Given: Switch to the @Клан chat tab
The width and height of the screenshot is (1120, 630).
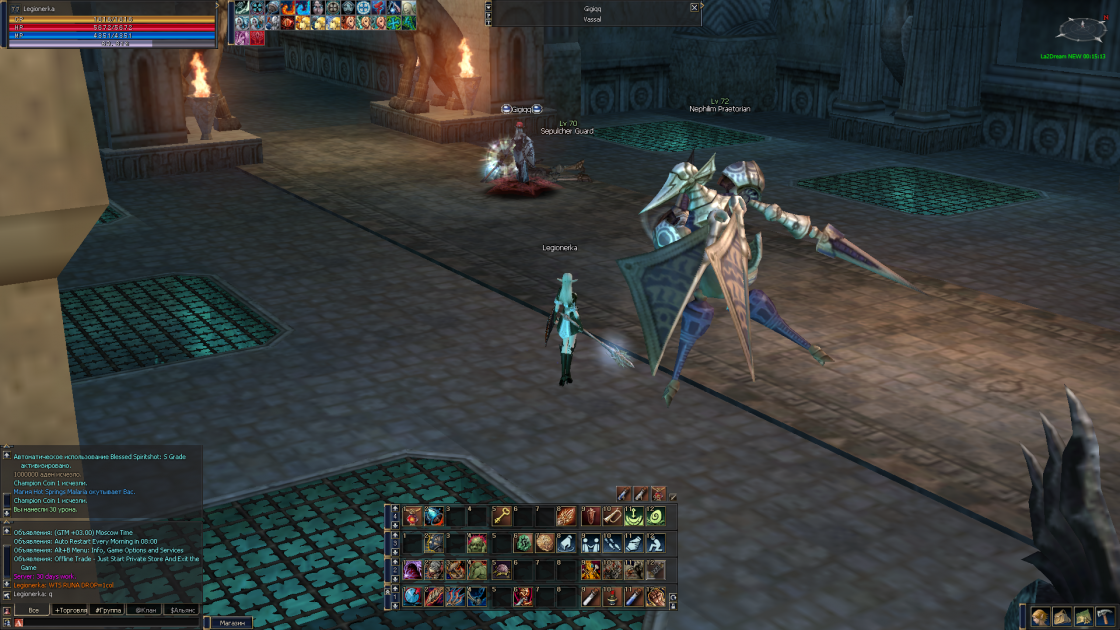Looking at the screenshot, I should coord(146,609).
